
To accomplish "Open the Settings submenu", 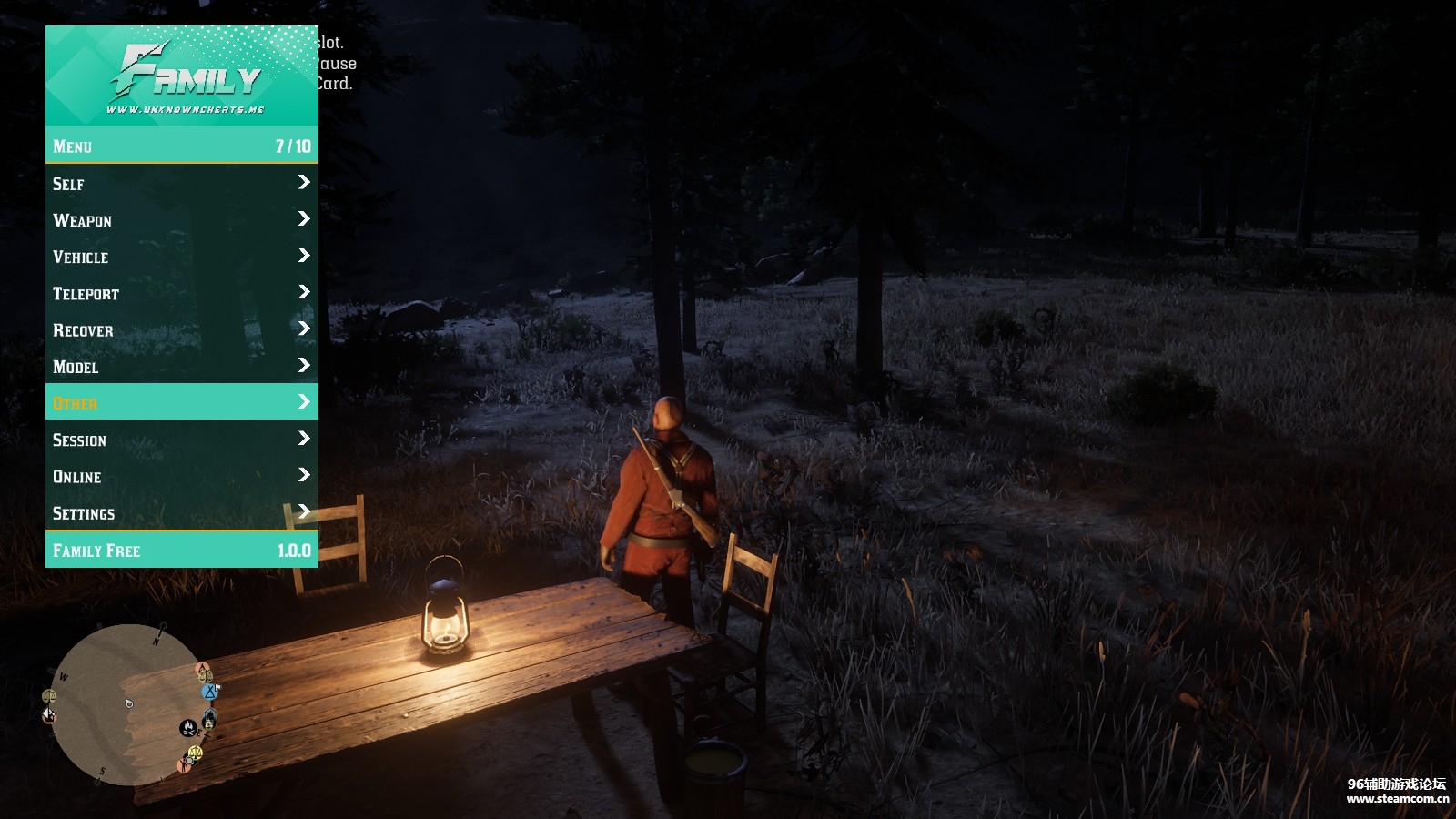I will 181,512.
